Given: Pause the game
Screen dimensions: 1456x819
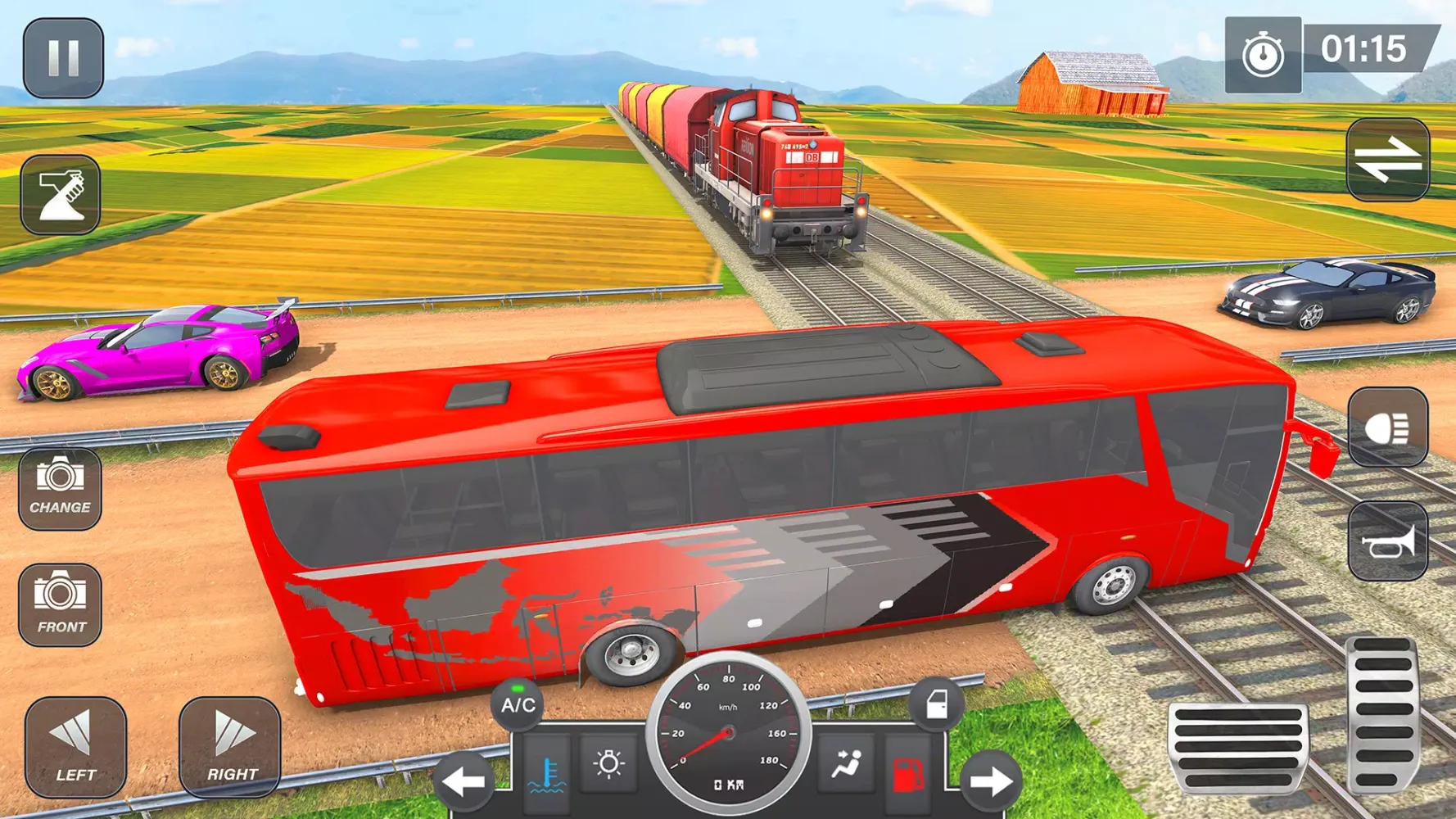Looking at the screenshot, I should tap(63, 58).
